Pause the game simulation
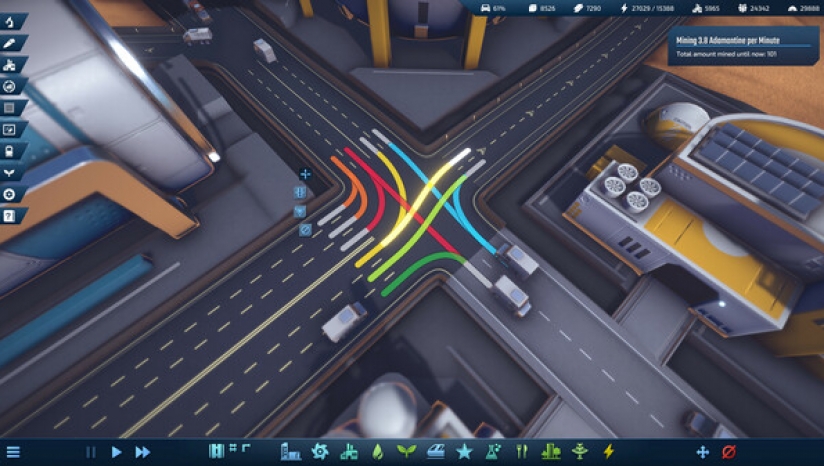This screenshot has height=466, width=824. pos(91,452)
